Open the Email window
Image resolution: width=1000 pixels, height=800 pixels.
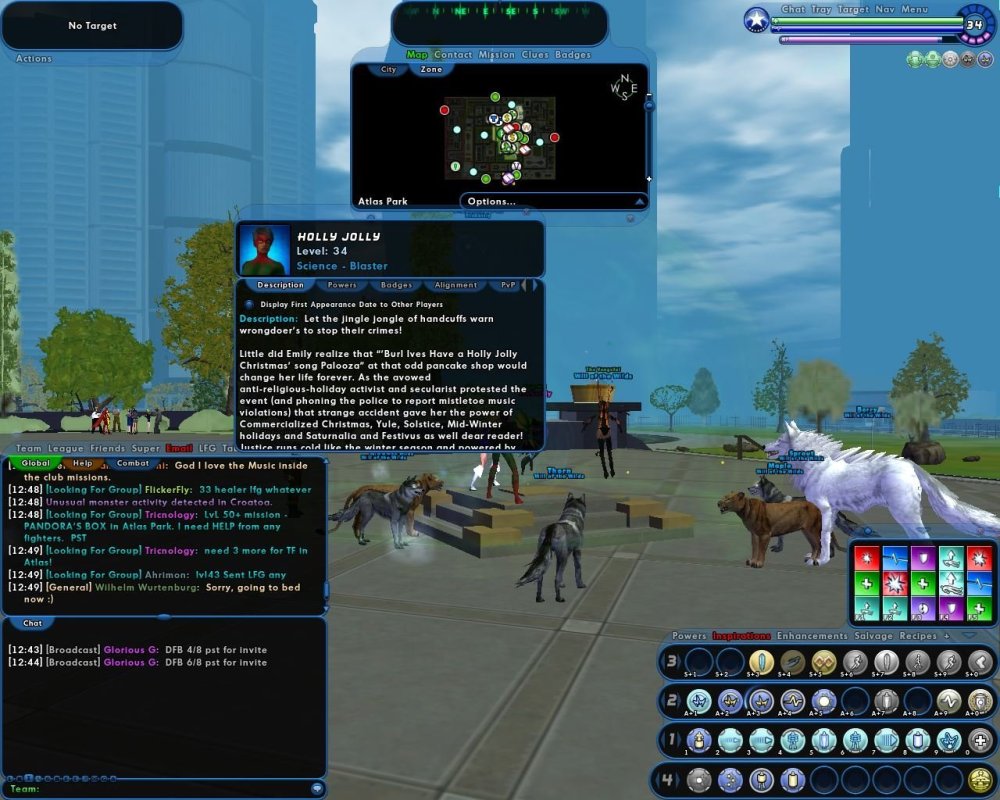179,449
